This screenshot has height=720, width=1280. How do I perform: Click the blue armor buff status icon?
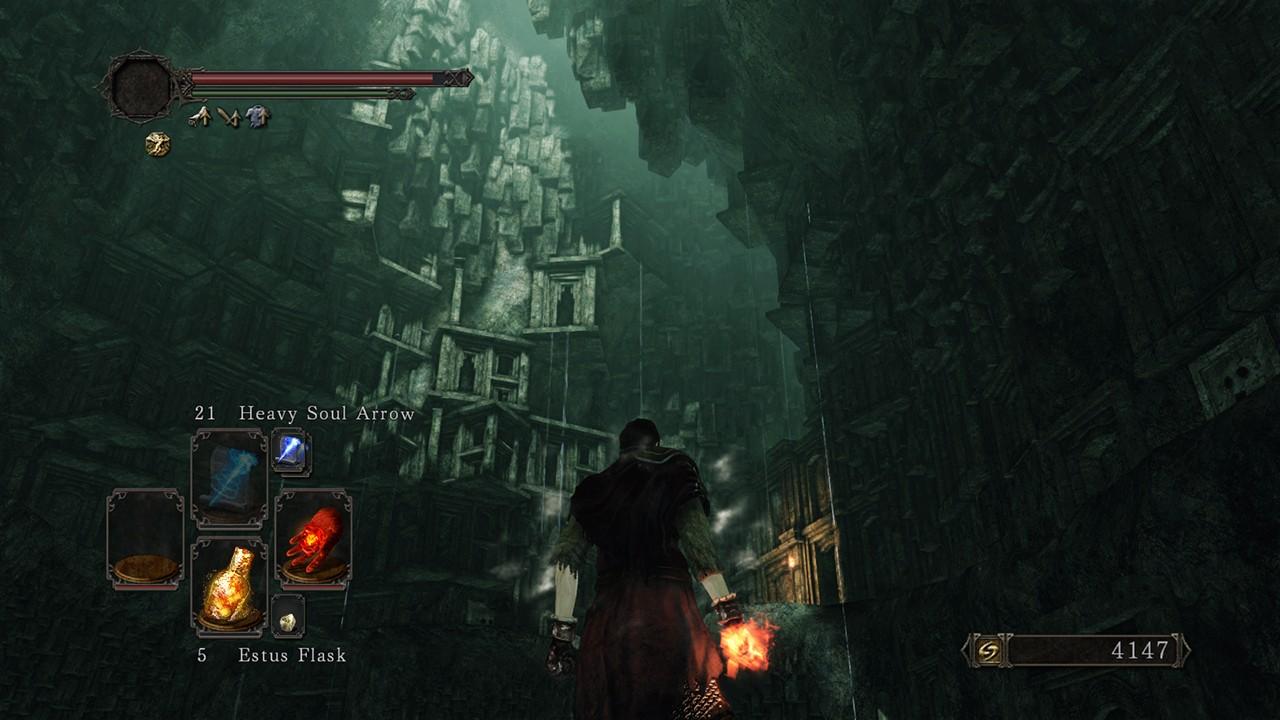coord(258,117)
